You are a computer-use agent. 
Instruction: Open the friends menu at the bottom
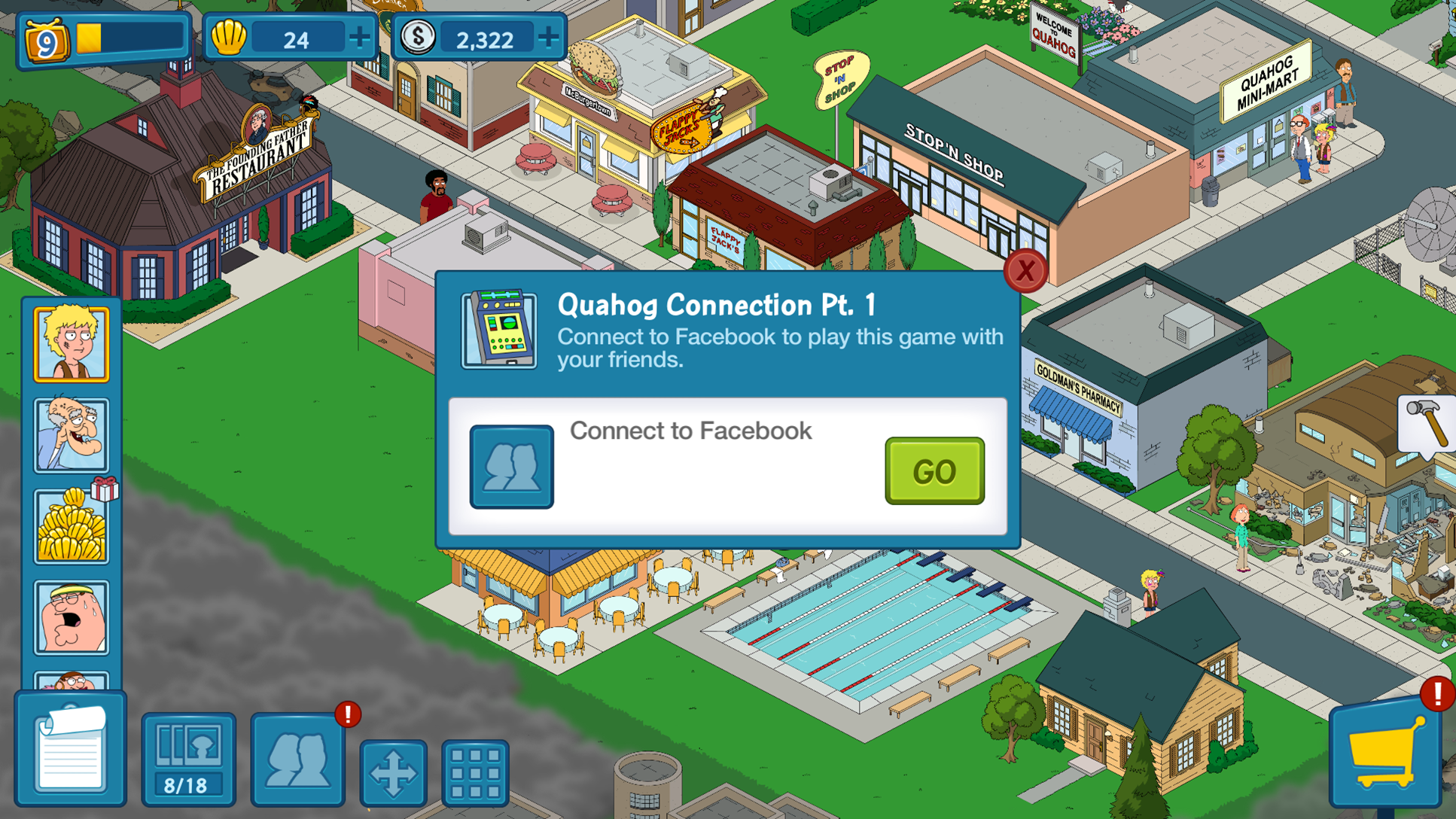[x=298, y=759]
